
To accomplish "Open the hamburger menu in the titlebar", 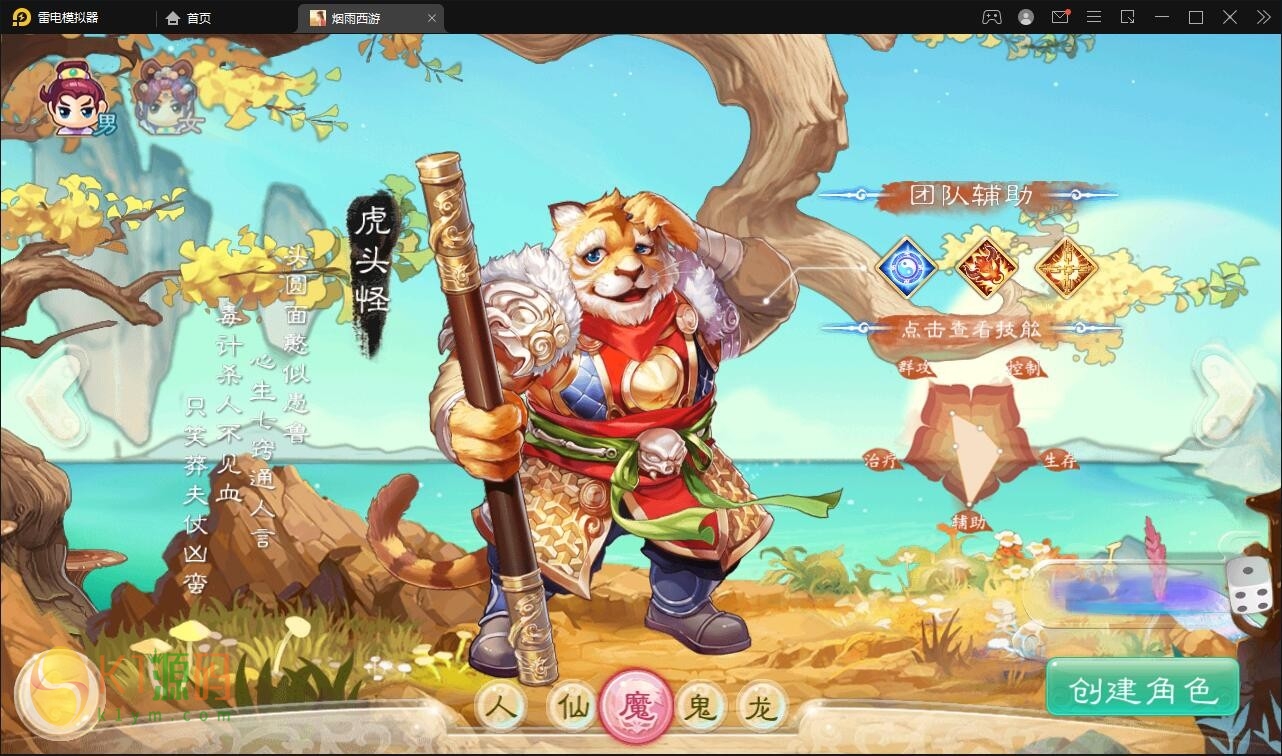I will coord(1094,17).
